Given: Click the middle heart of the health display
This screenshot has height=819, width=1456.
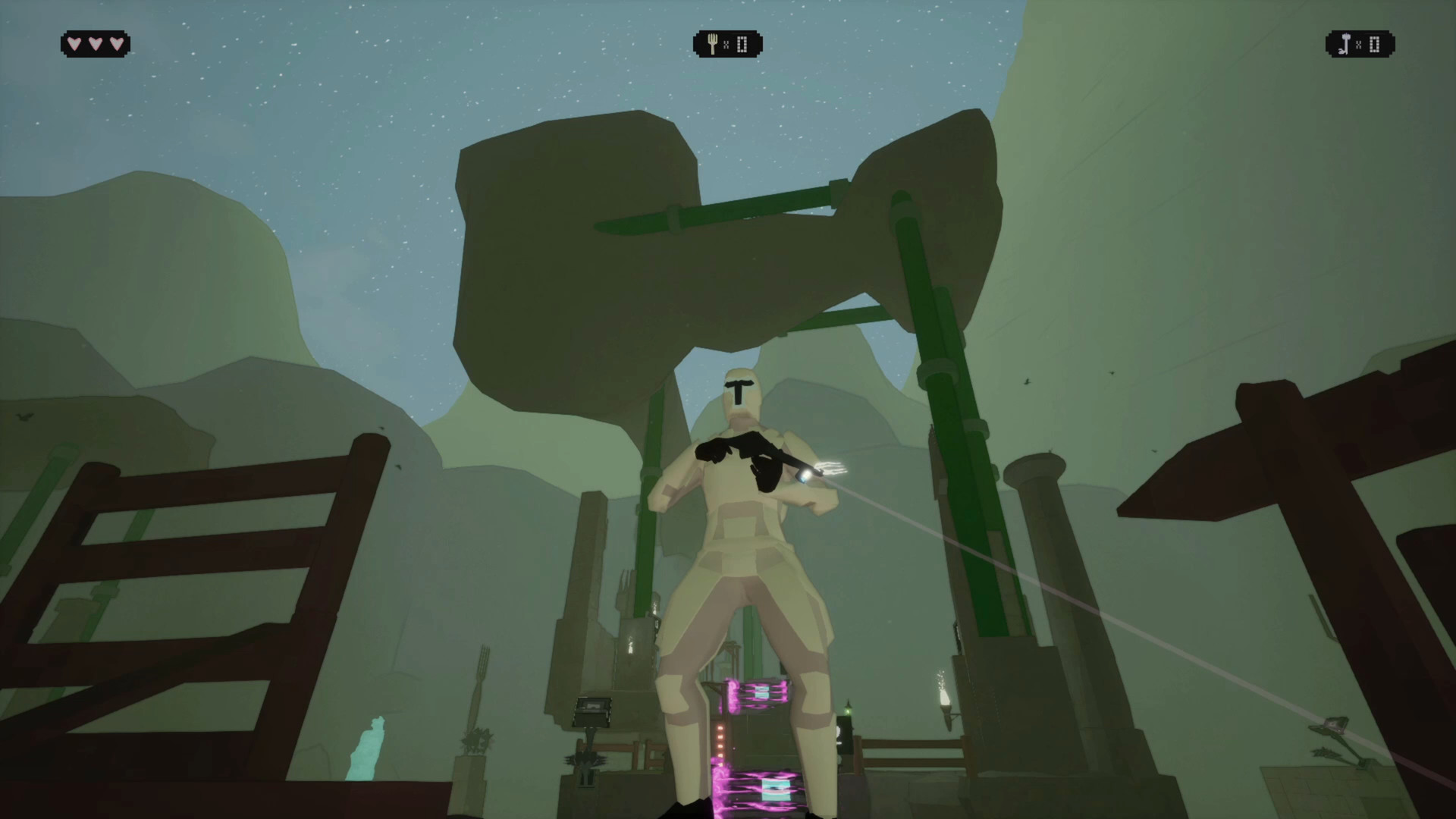Looking at the screenshot, I should (95, 43).
